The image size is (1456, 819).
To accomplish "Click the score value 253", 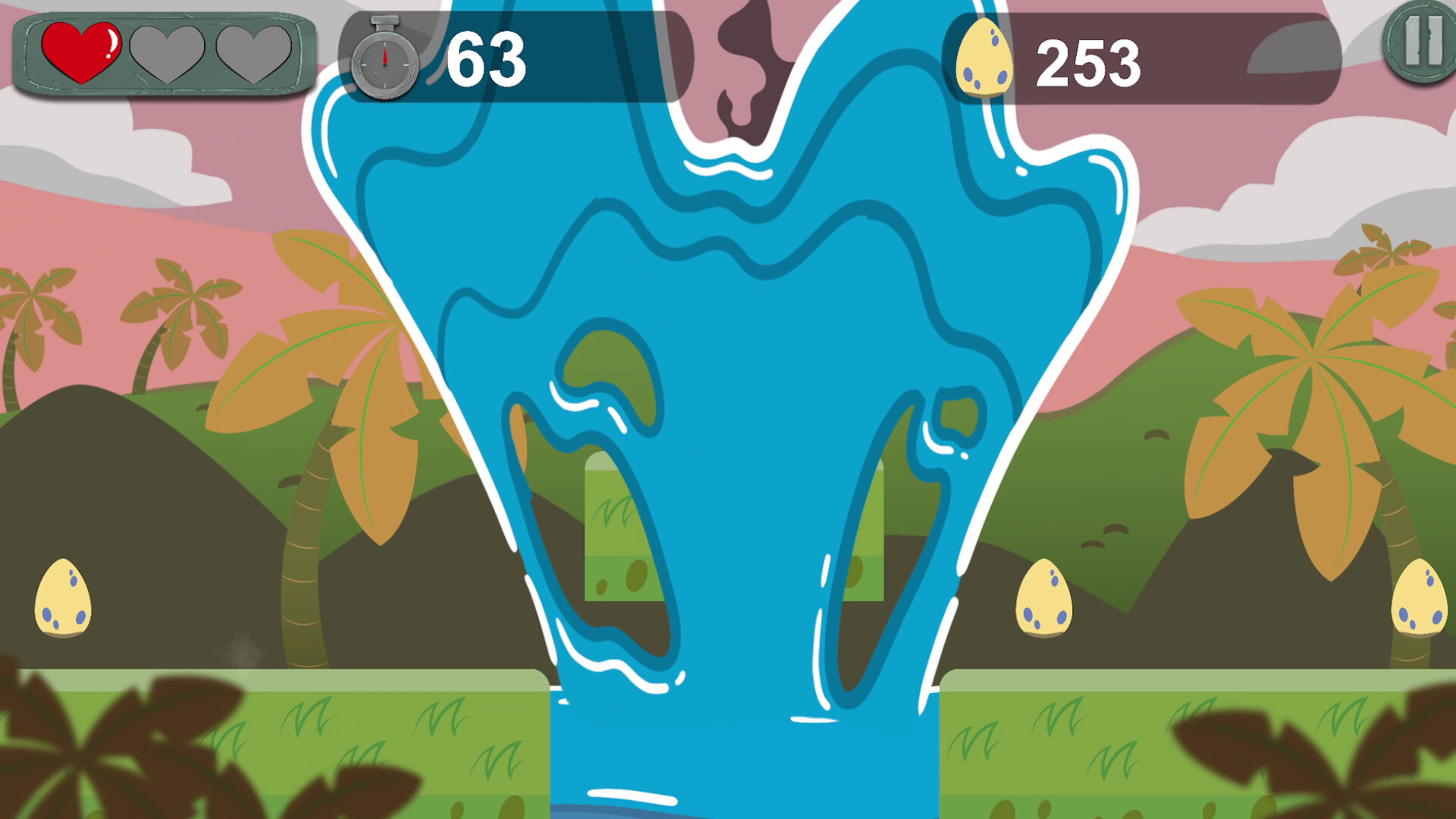I will tap(1091, 62).
